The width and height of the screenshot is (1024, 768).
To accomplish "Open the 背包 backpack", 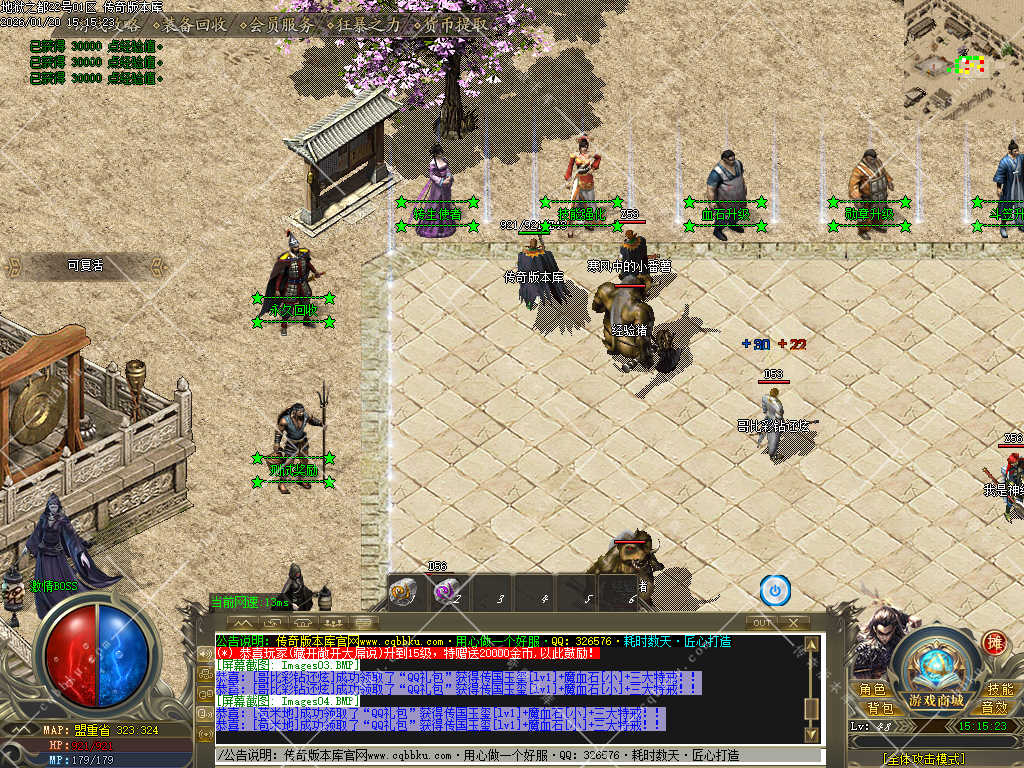I will [880, 708].
